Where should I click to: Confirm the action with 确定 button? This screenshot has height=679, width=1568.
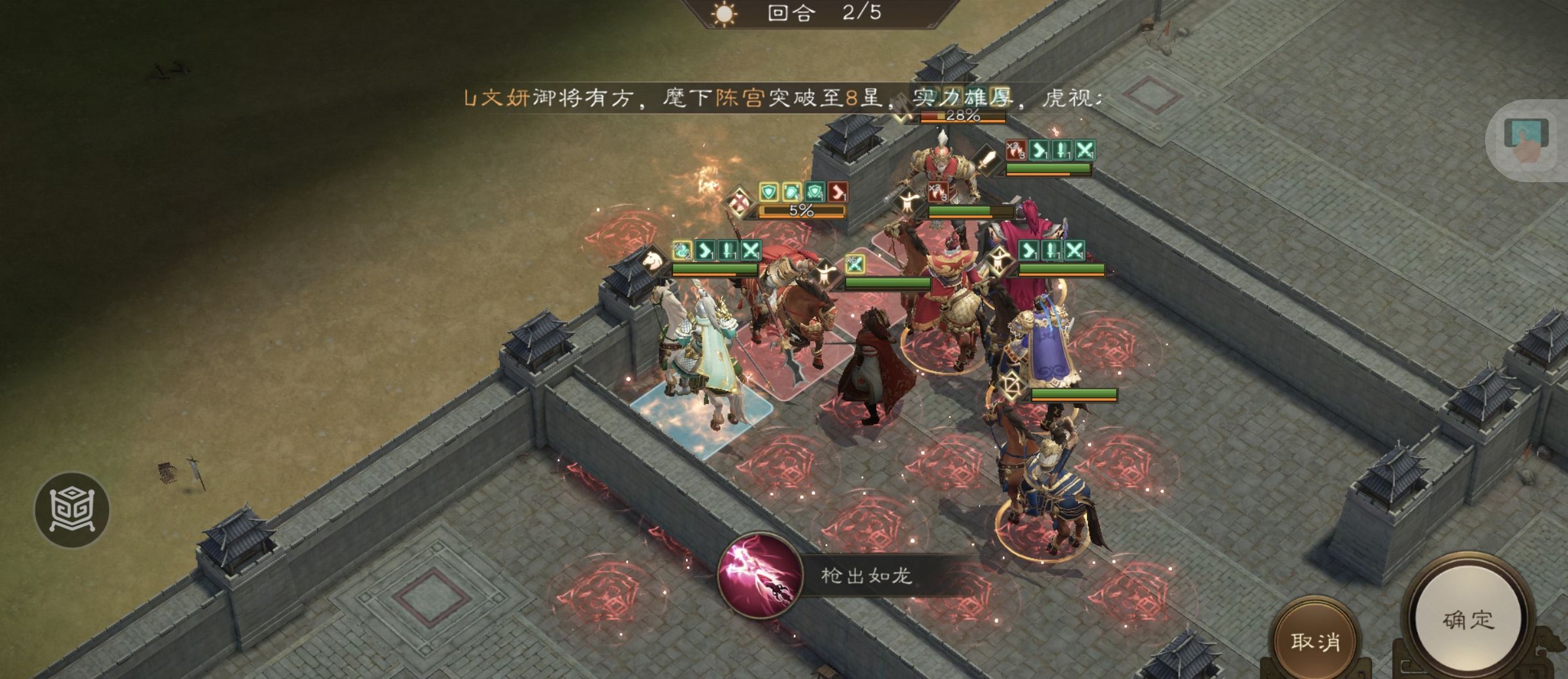pos(1468,620)
